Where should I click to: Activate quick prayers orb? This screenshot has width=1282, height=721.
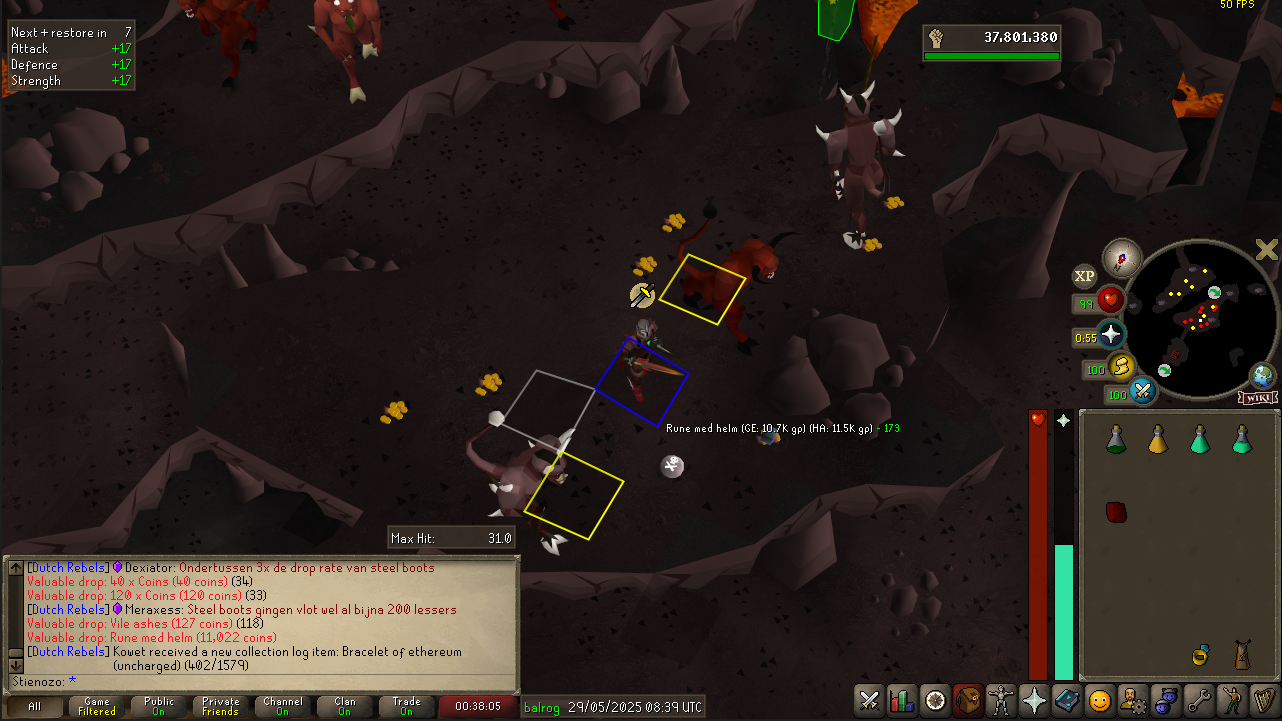1111,334
